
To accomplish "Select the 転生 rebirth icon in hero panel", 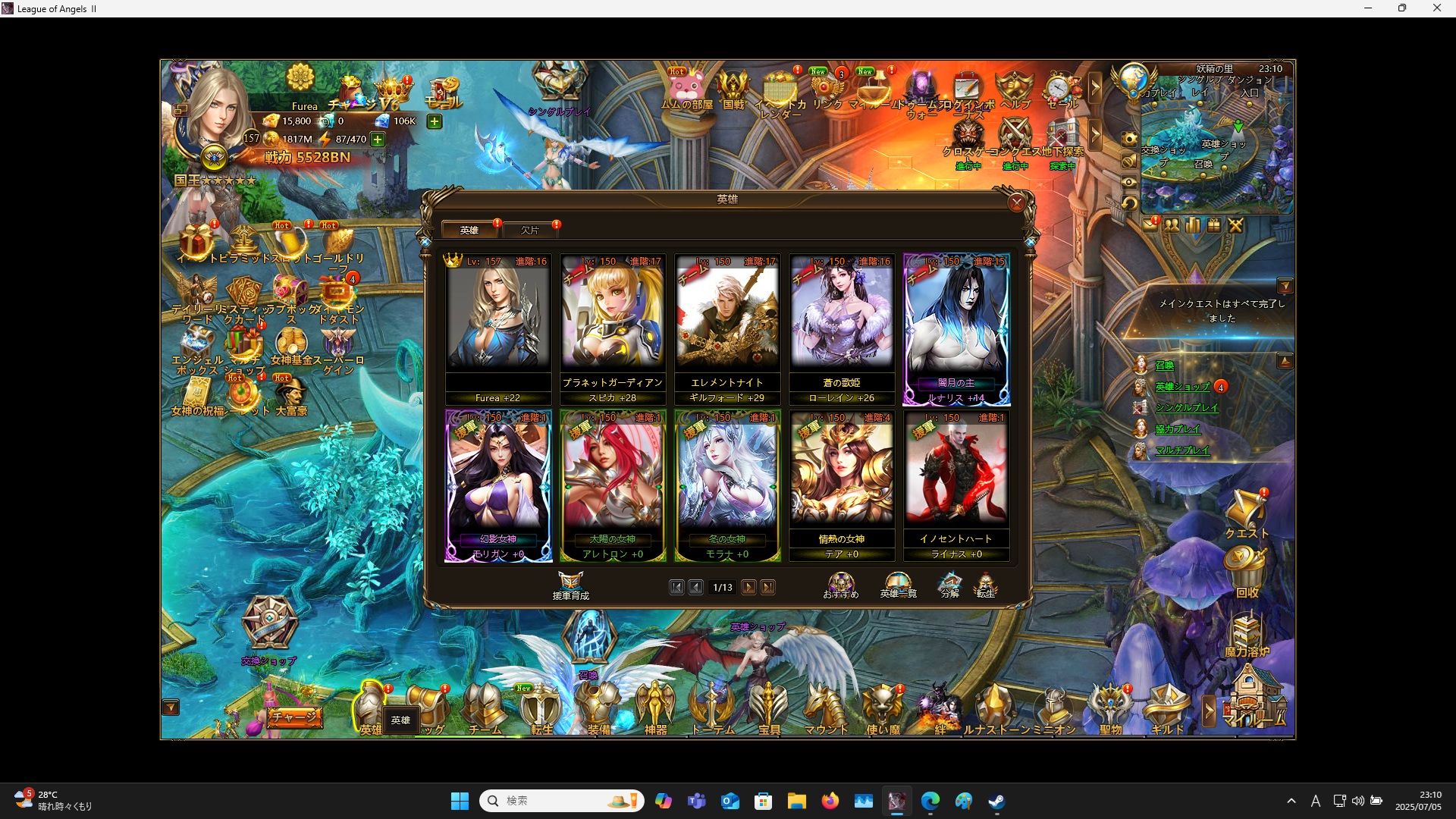I will coord(987,584).
